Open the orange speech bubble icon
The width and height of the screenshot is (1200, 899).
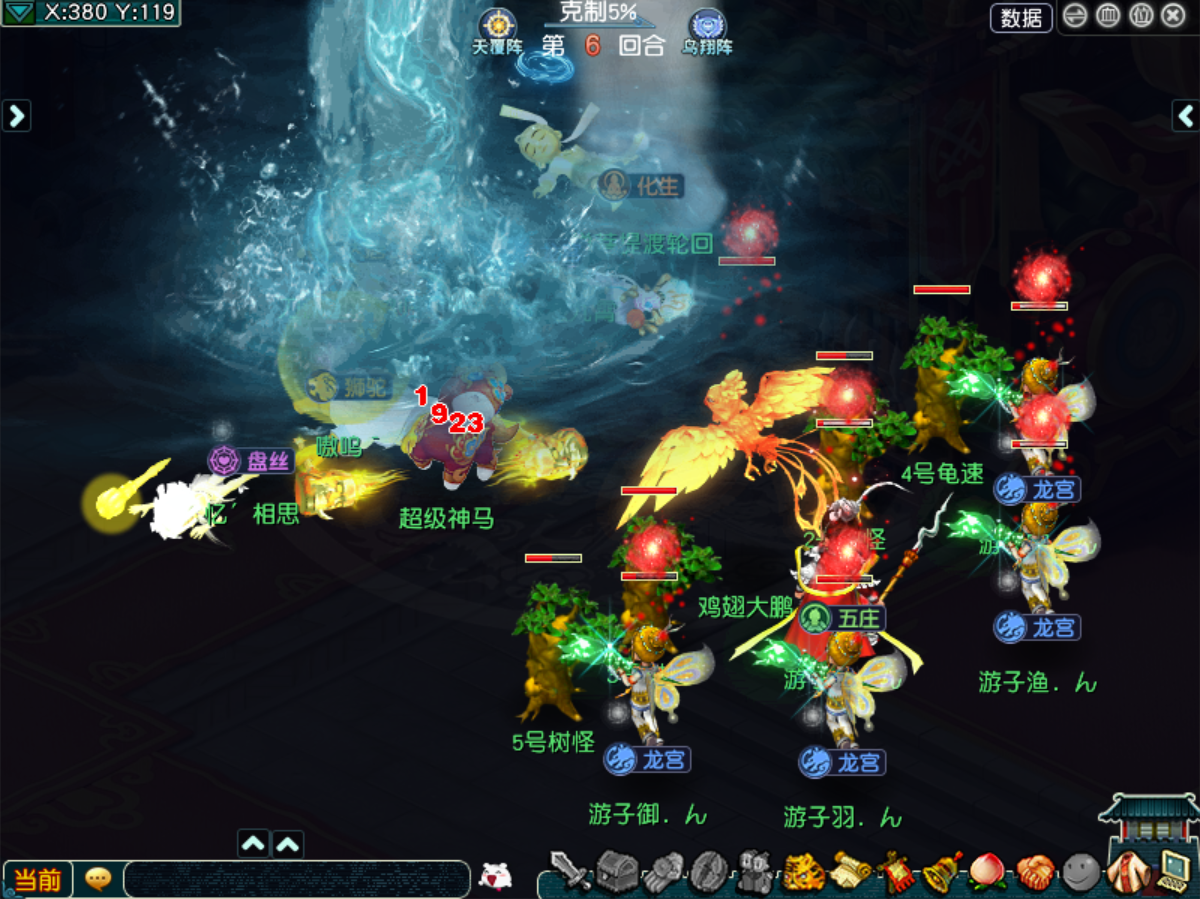click(98, 879)
